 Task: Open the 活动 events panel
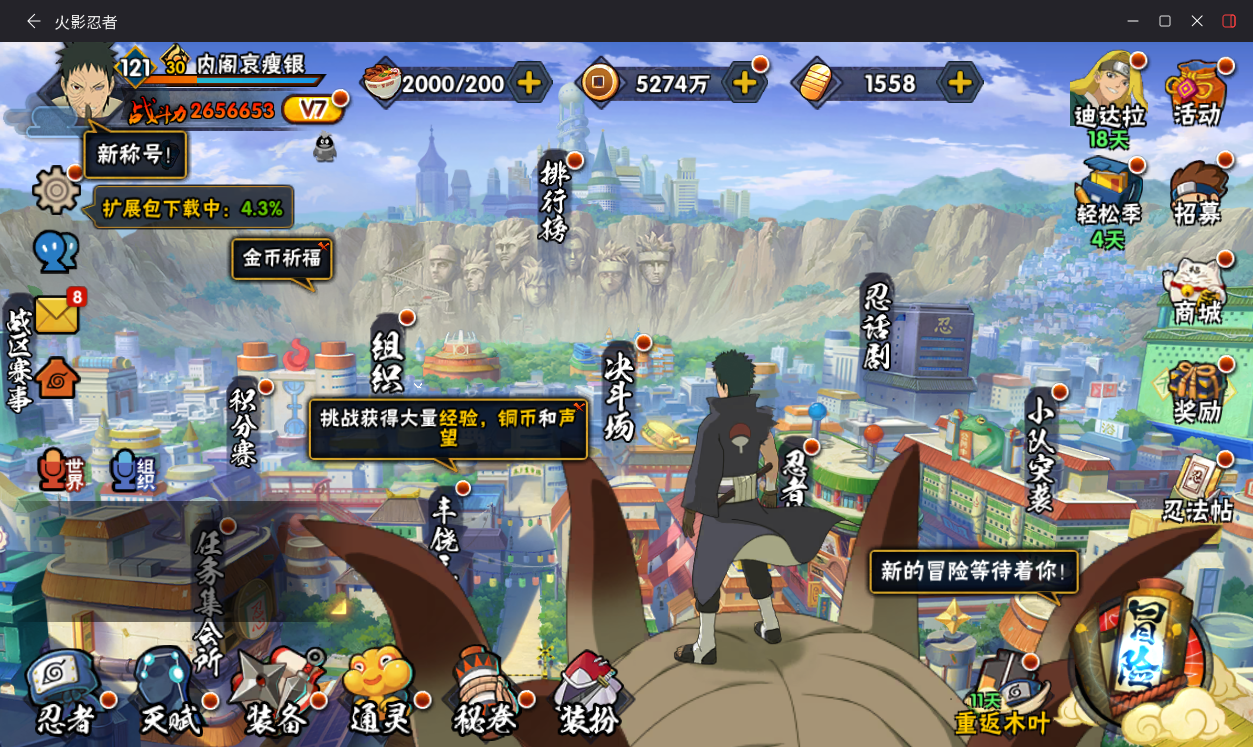coord(1196,93)
